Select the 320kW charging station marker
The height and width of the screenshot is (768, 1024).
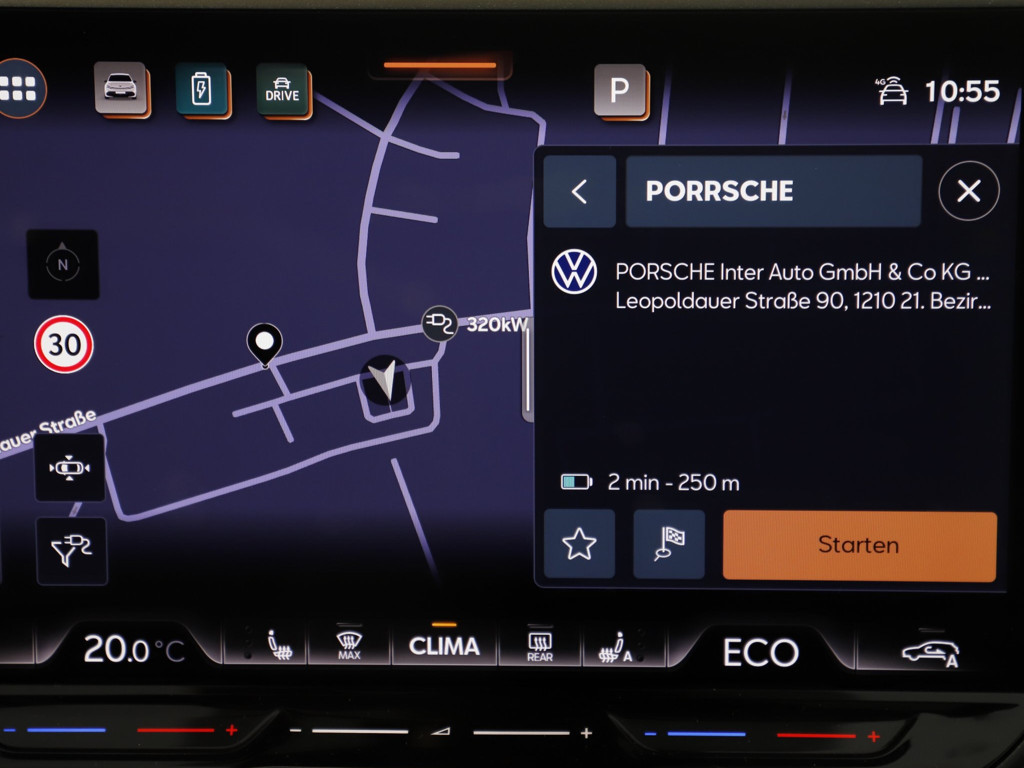(439, 323)
